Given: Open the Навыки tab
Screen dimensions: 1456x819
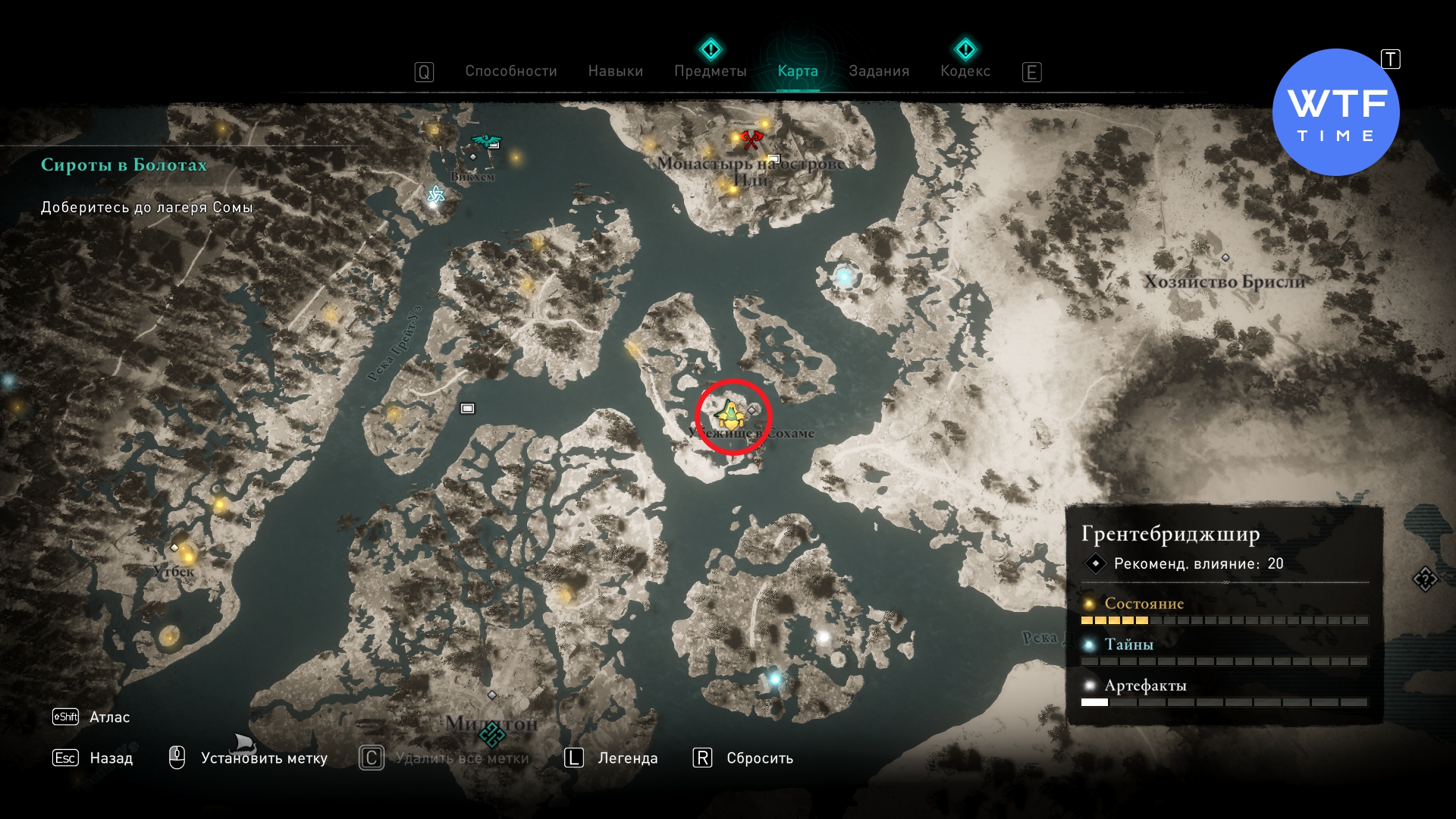Looking at the screenshot, I should point(615,71).
